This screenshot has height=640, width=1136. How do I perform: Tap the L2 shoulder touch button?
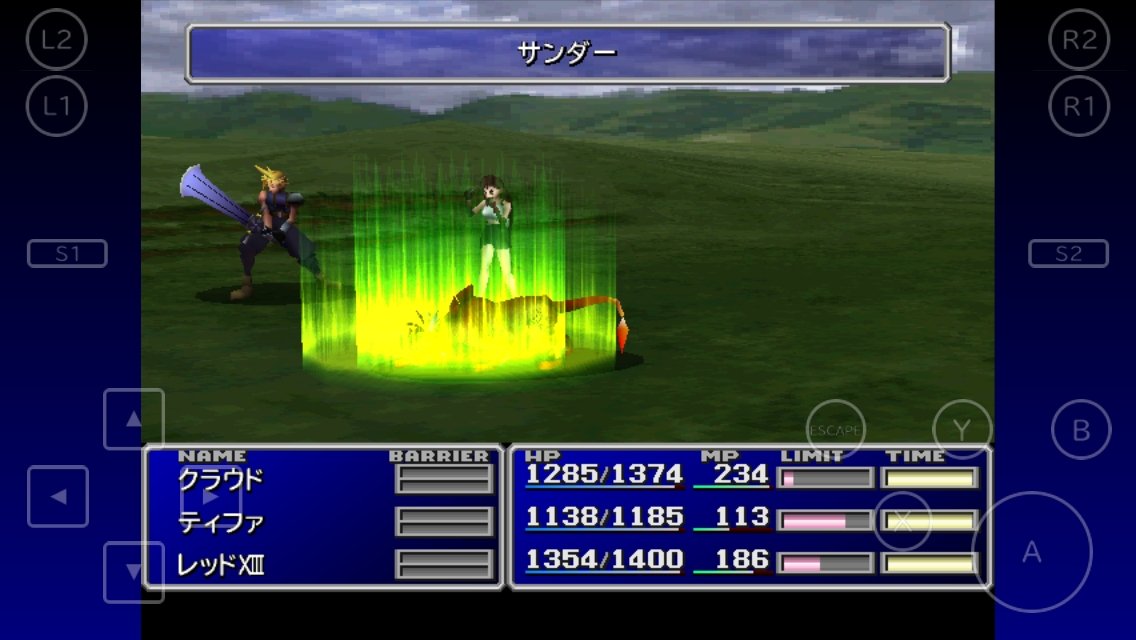(57, 39)
